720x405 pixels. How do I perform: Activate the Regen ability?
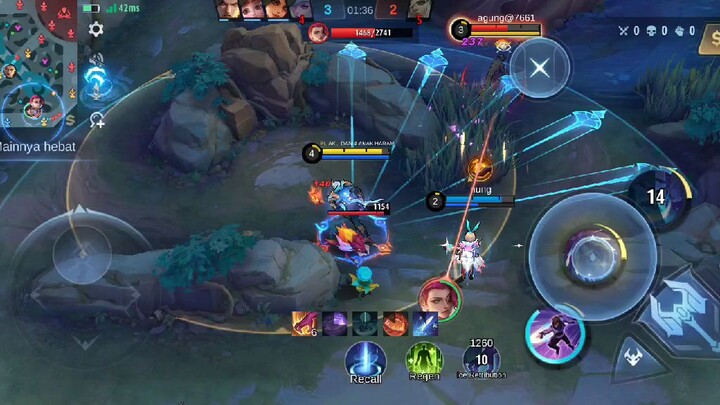[x=423, y=360]
